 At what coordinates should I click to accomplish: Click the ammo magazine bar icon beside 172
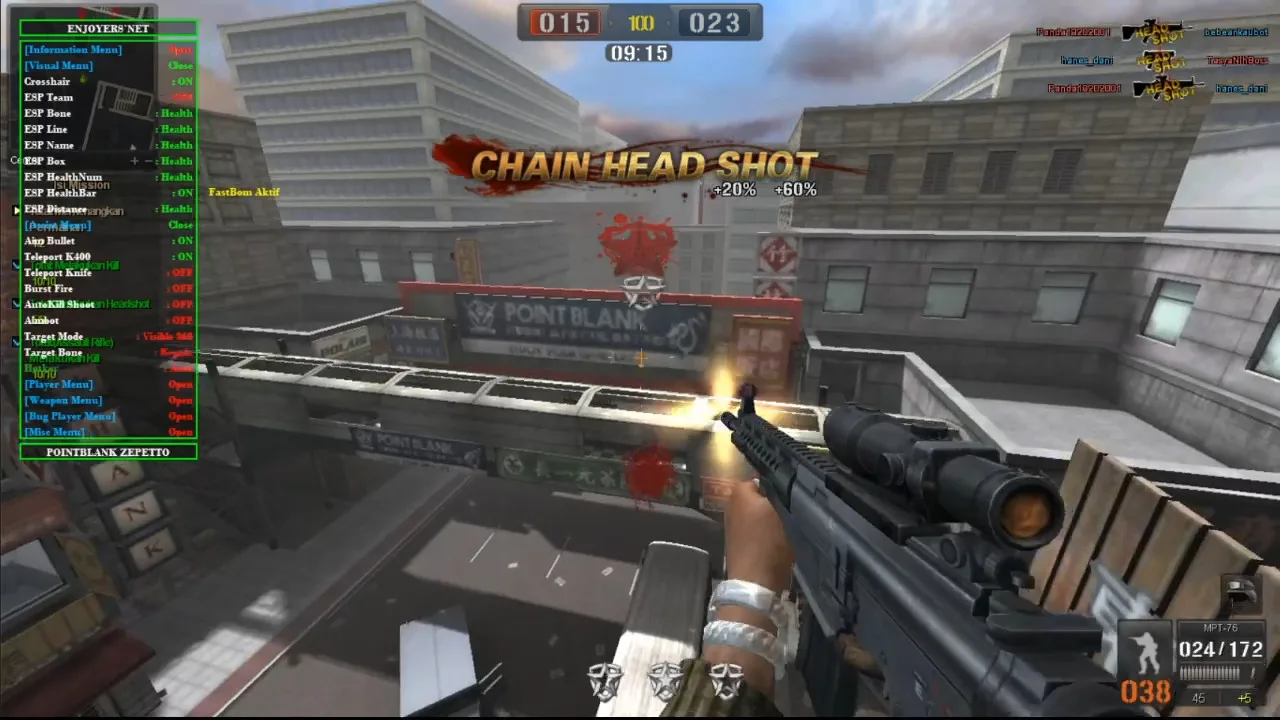pos(1210,670)
